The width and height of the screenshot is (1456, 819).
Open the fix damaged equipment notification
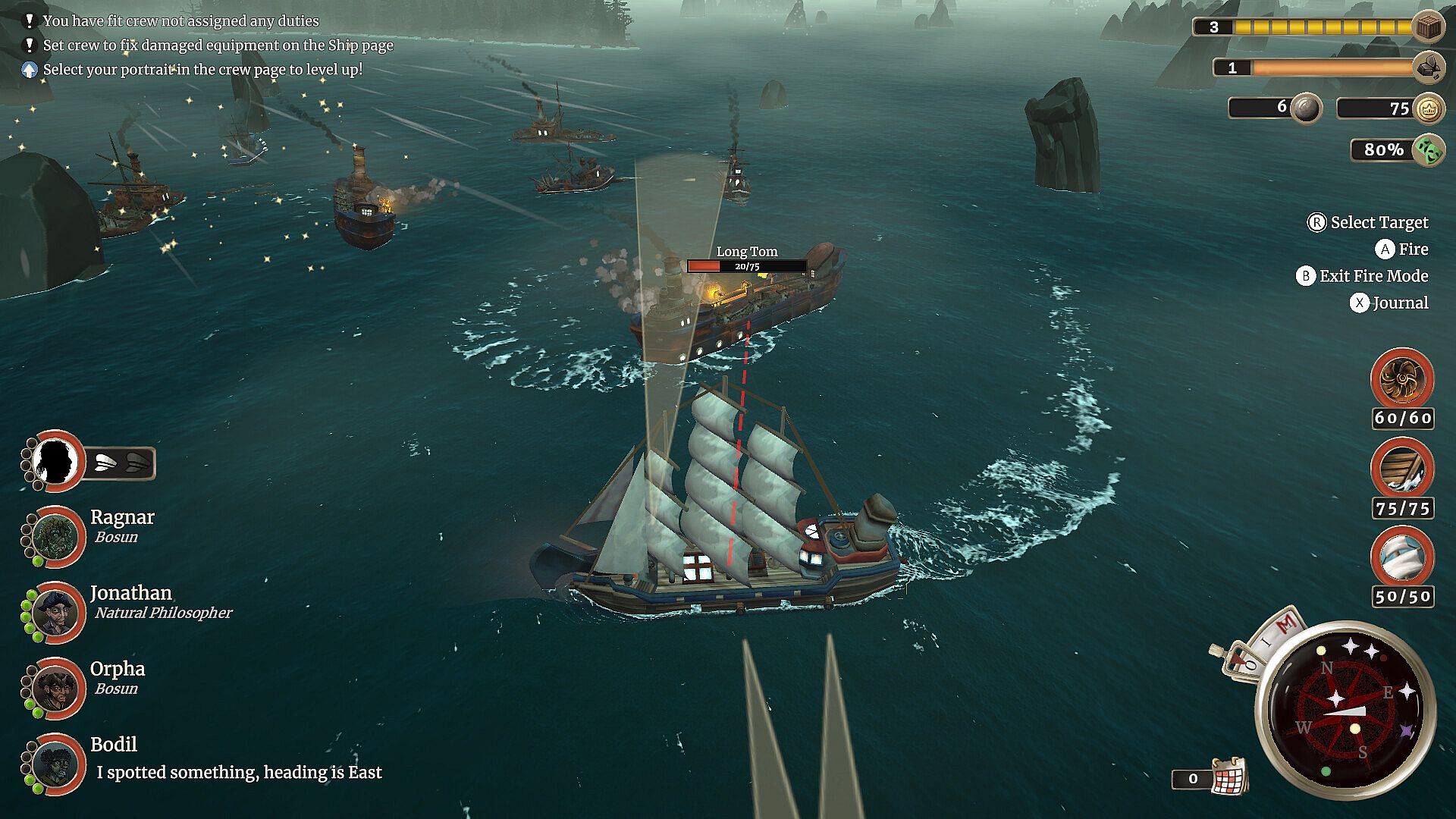point(218,45)
